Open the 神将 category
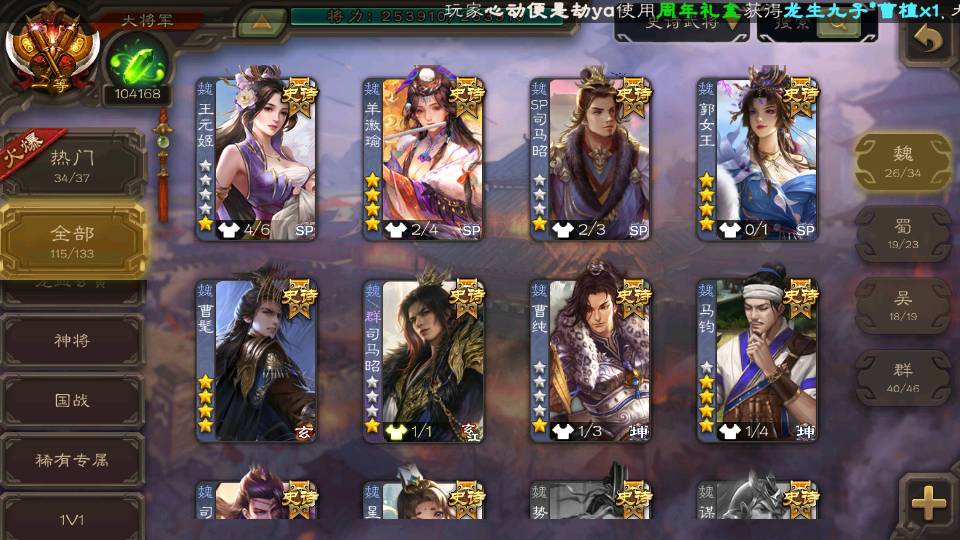960x540 pixels. click(x=72, y=340)
